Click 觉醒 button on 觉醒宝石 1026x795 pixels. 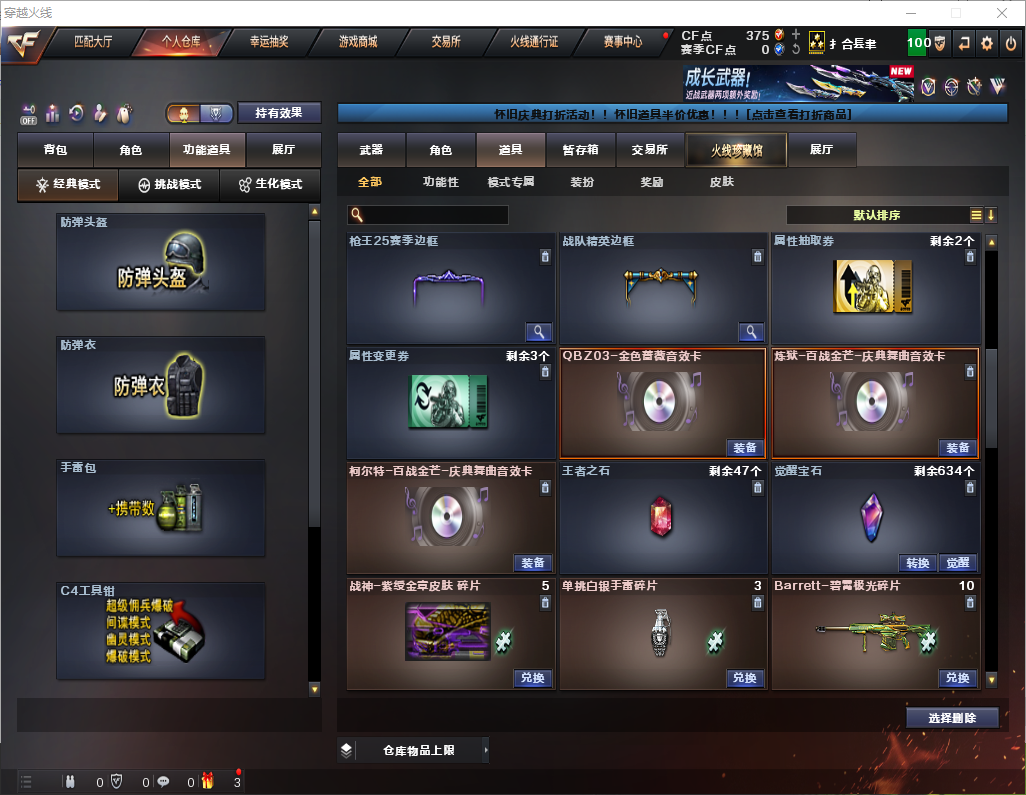(x=957, y=563)
